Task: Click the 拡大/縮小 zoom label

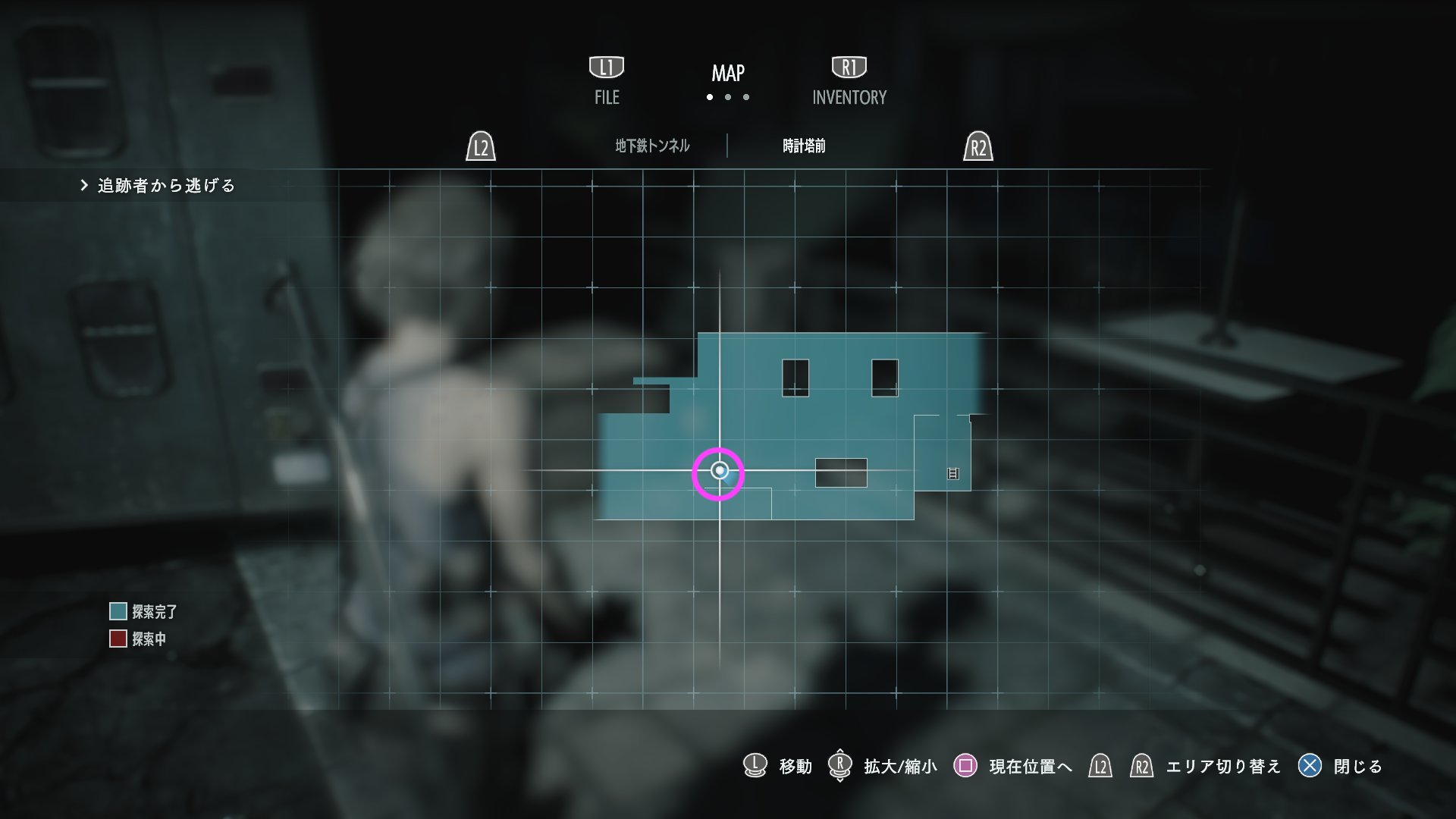Action: 900,767
